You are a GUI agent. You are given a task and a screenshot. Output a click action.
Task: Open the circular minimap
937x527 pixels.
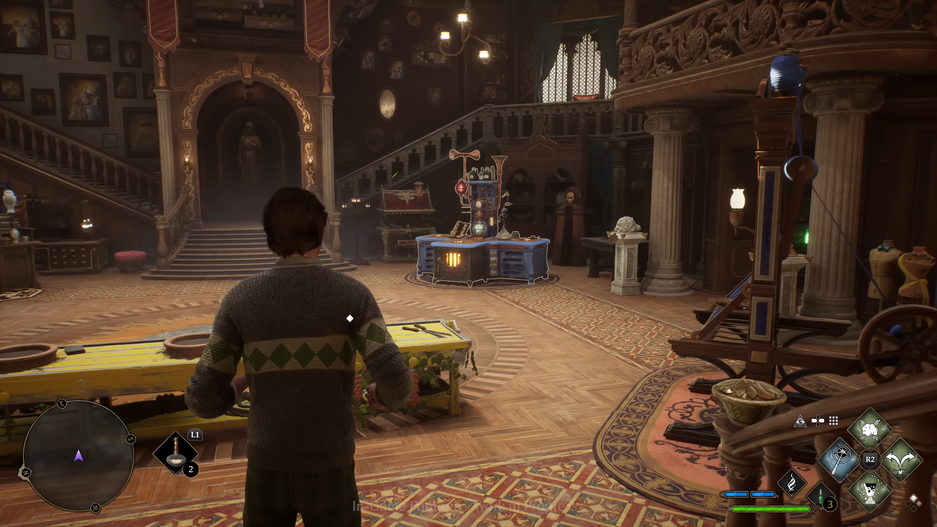point(78,456)
